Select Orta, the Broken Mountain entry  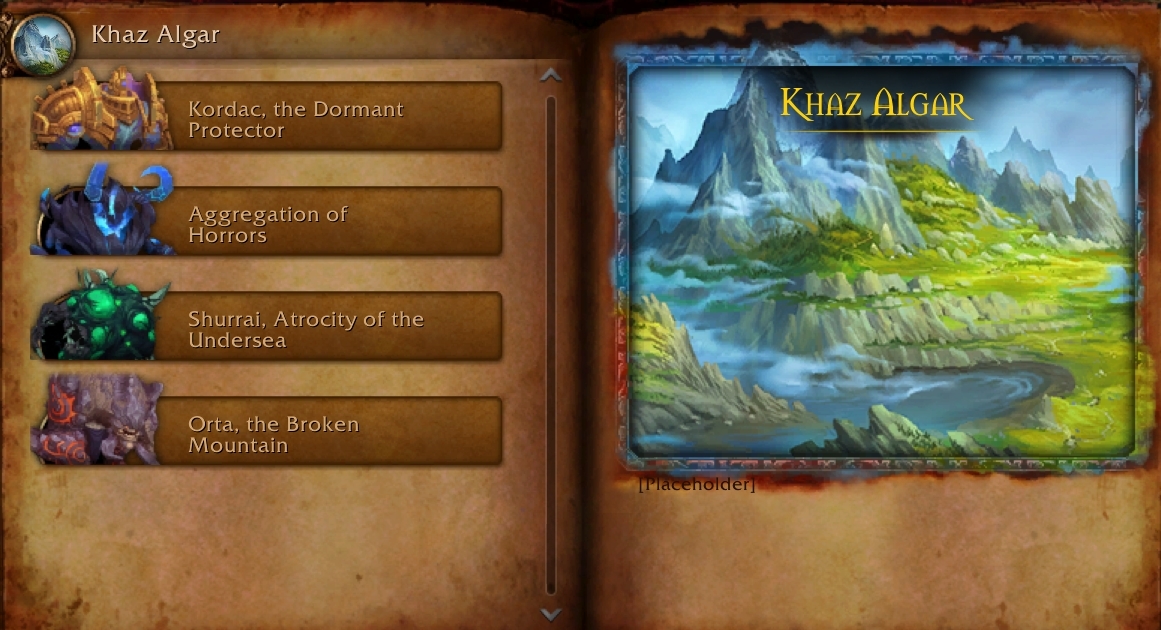click(x=296, y=434)
